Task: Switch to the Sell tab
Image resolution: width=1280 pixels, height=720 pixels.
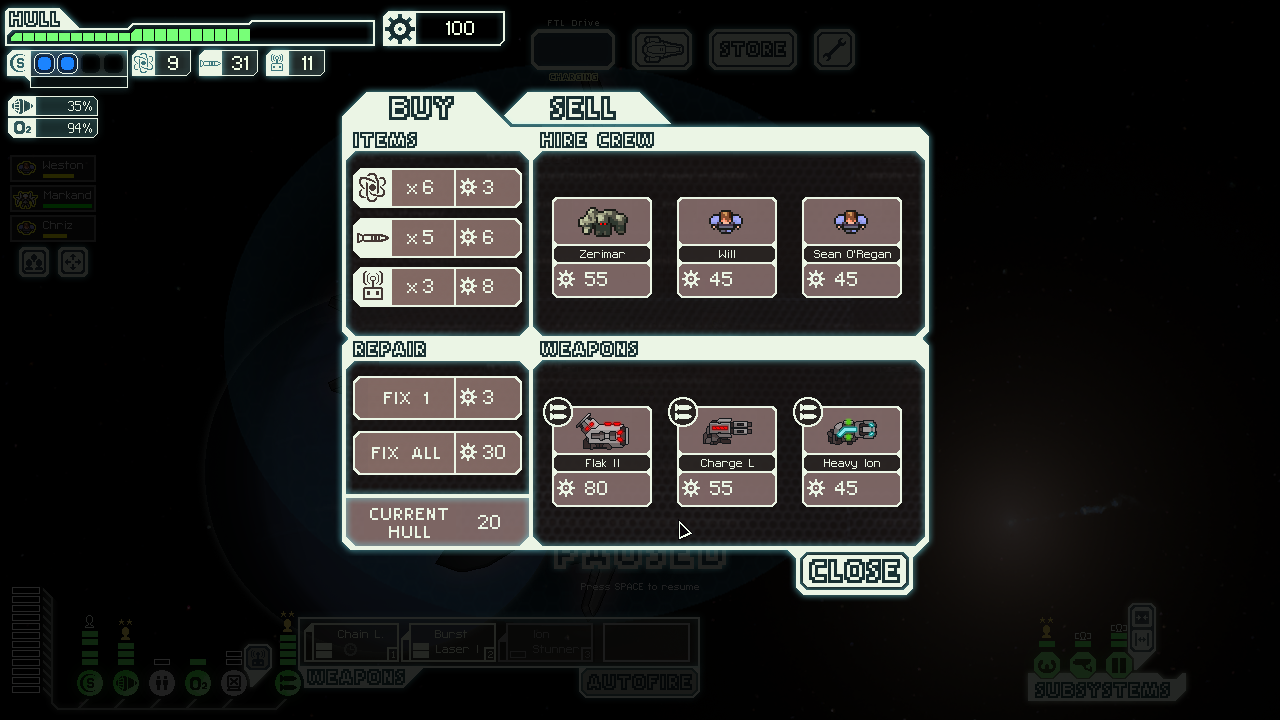Action: pyautogui.click(x=583, y=108)
